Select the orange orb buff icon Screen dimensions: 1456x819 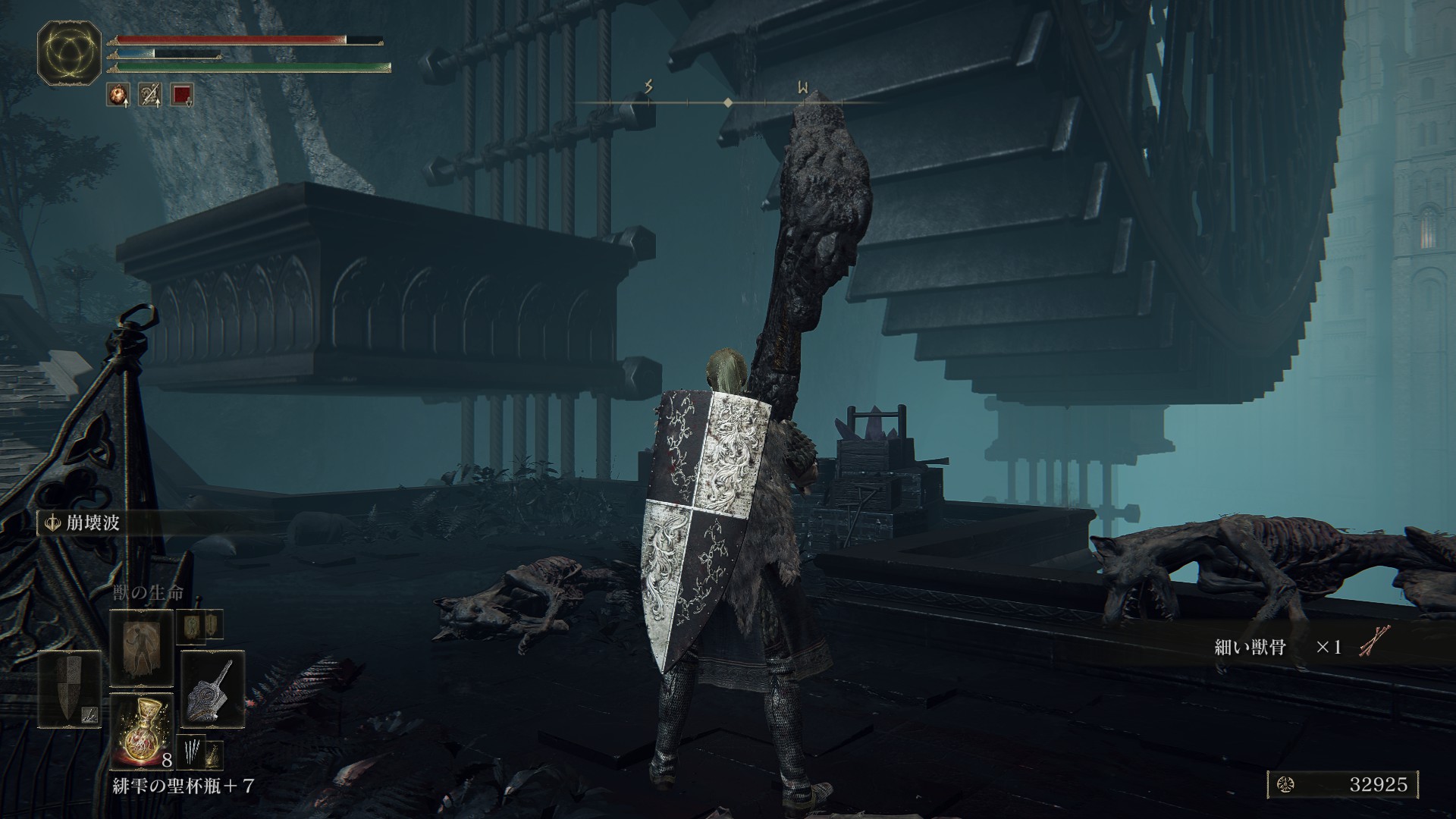[x=118, y=95]
